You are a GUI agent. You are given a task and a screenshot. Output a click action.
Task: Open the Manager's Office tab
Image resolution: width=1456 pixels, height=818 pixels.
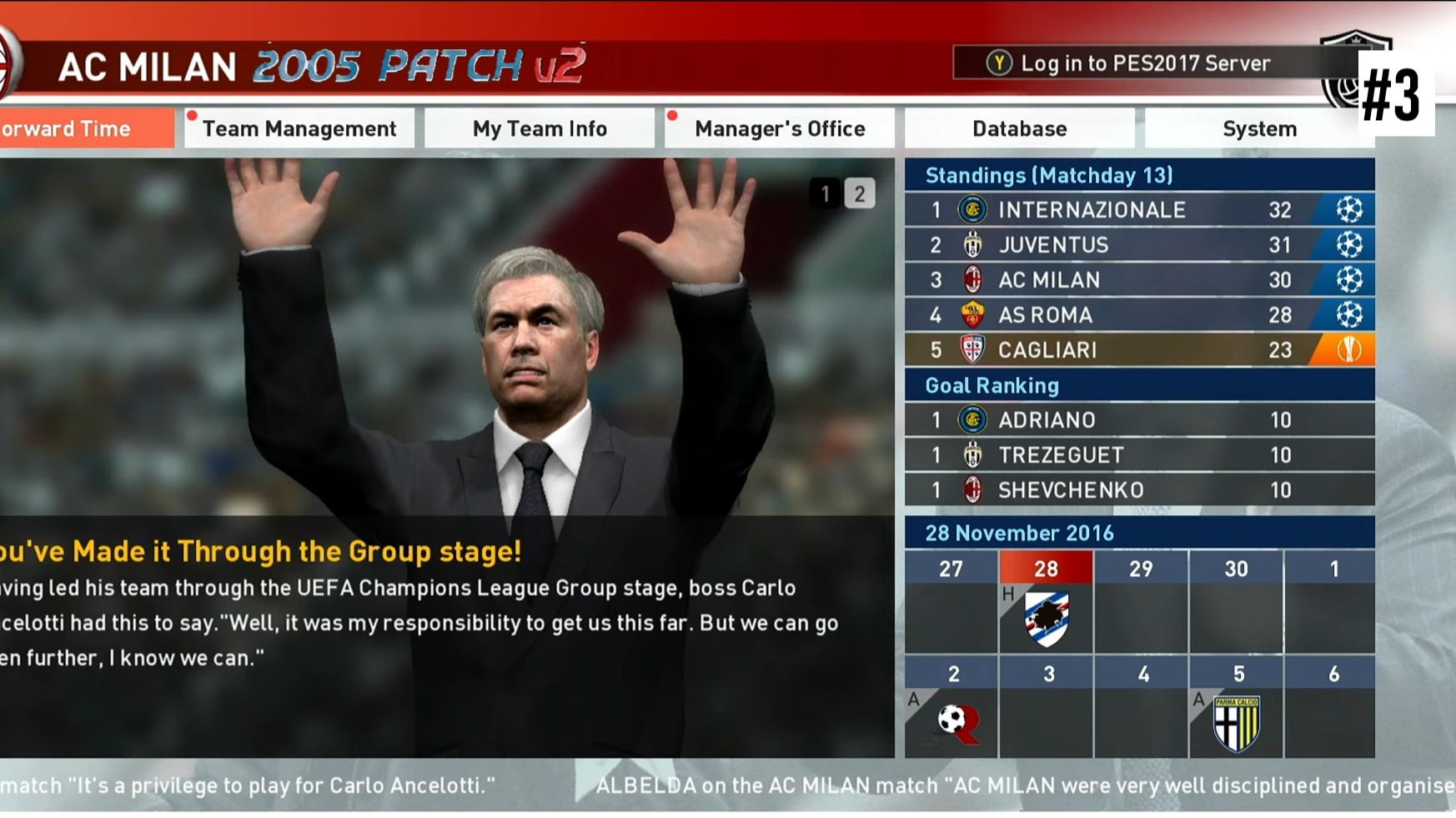pos(780,128)
